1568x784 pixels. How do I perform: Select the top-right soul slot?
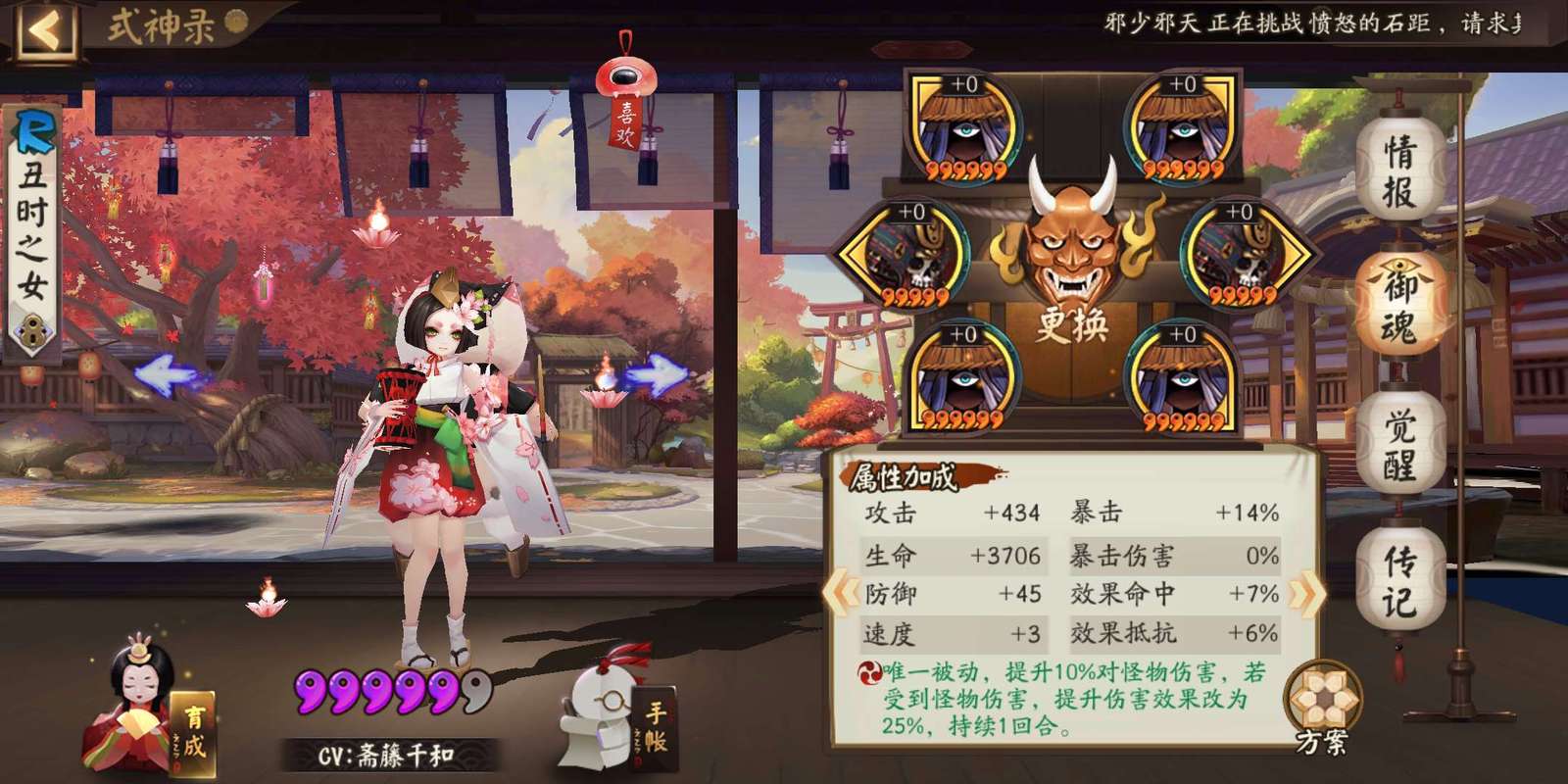coord(1180,127)
